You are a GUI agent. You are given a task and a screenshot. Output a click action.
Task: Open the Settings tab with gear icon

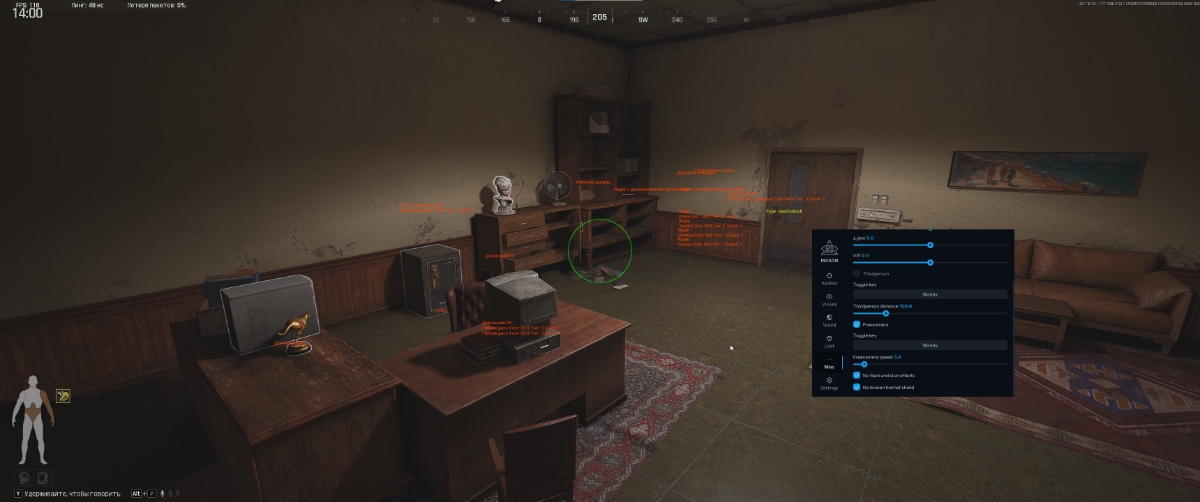point(829,383)
